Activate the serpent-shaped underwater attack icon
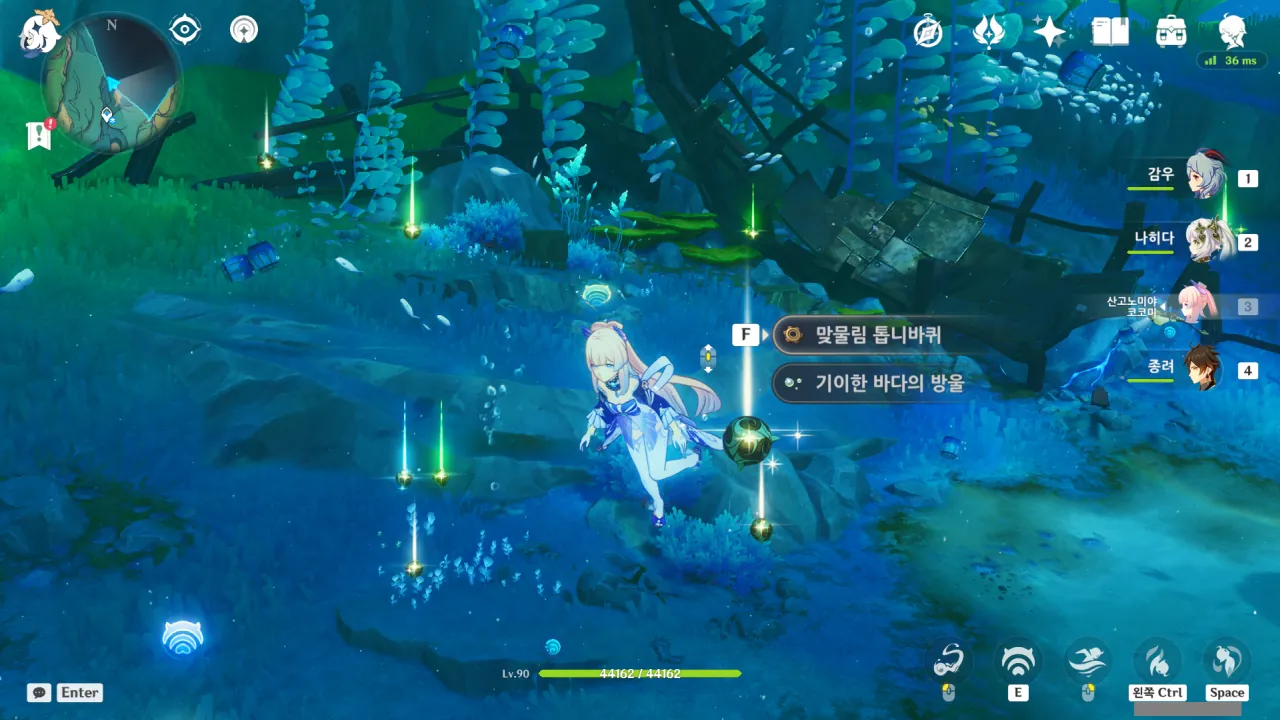Viewport: 1280px width, 720px height. 948,660
